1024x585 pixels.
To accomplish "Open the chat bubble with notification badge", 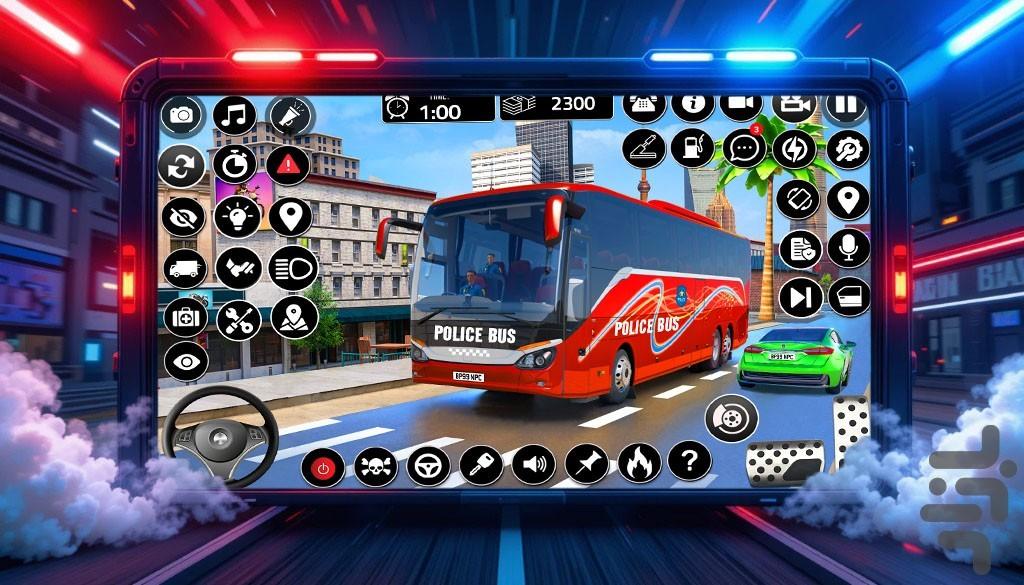I will pos(743,148).
